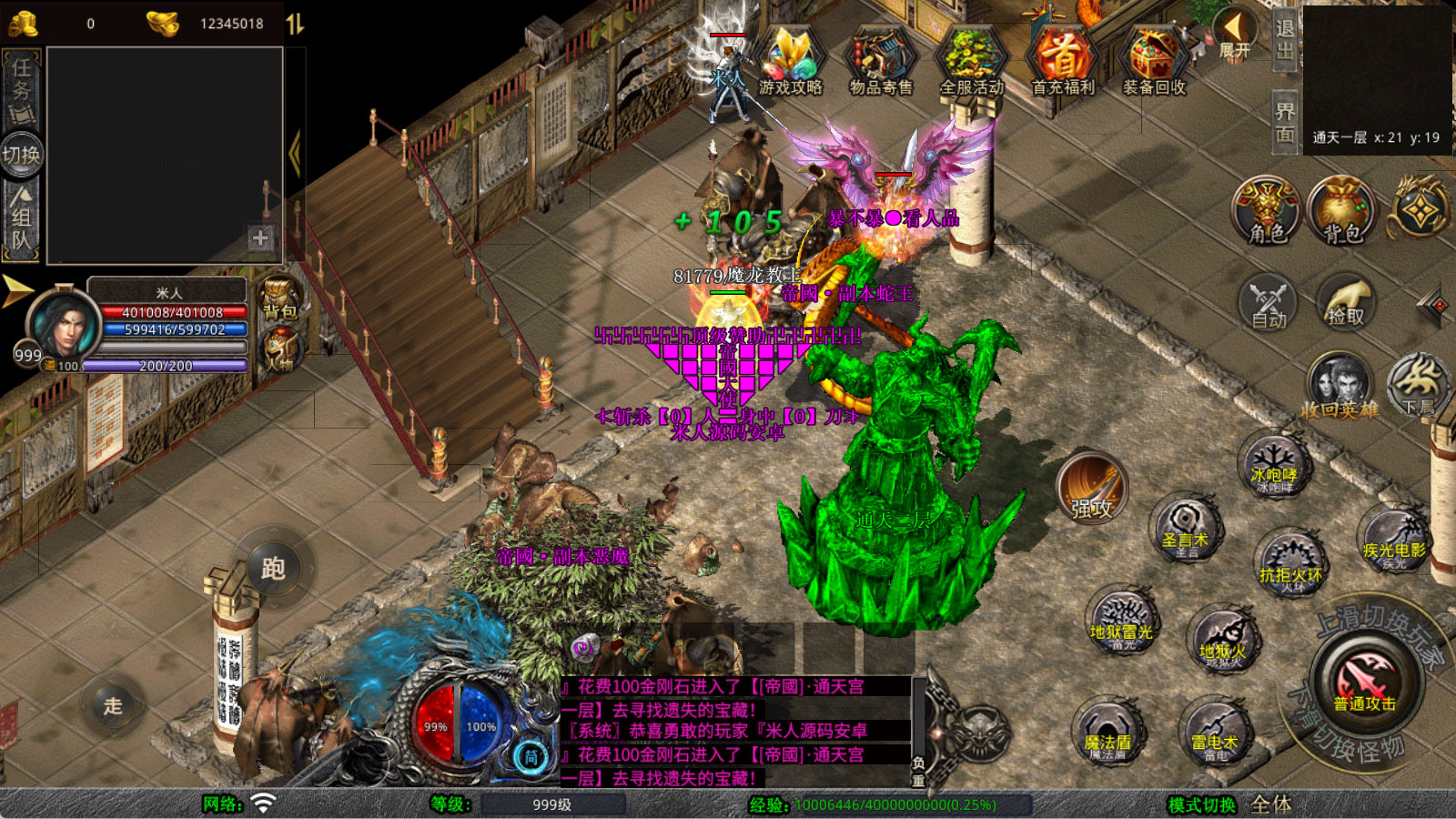This screenshot has width=1456, height=819.
Task: Cast the 地狱雷光 hell lightning skill
Action: 1122,623
